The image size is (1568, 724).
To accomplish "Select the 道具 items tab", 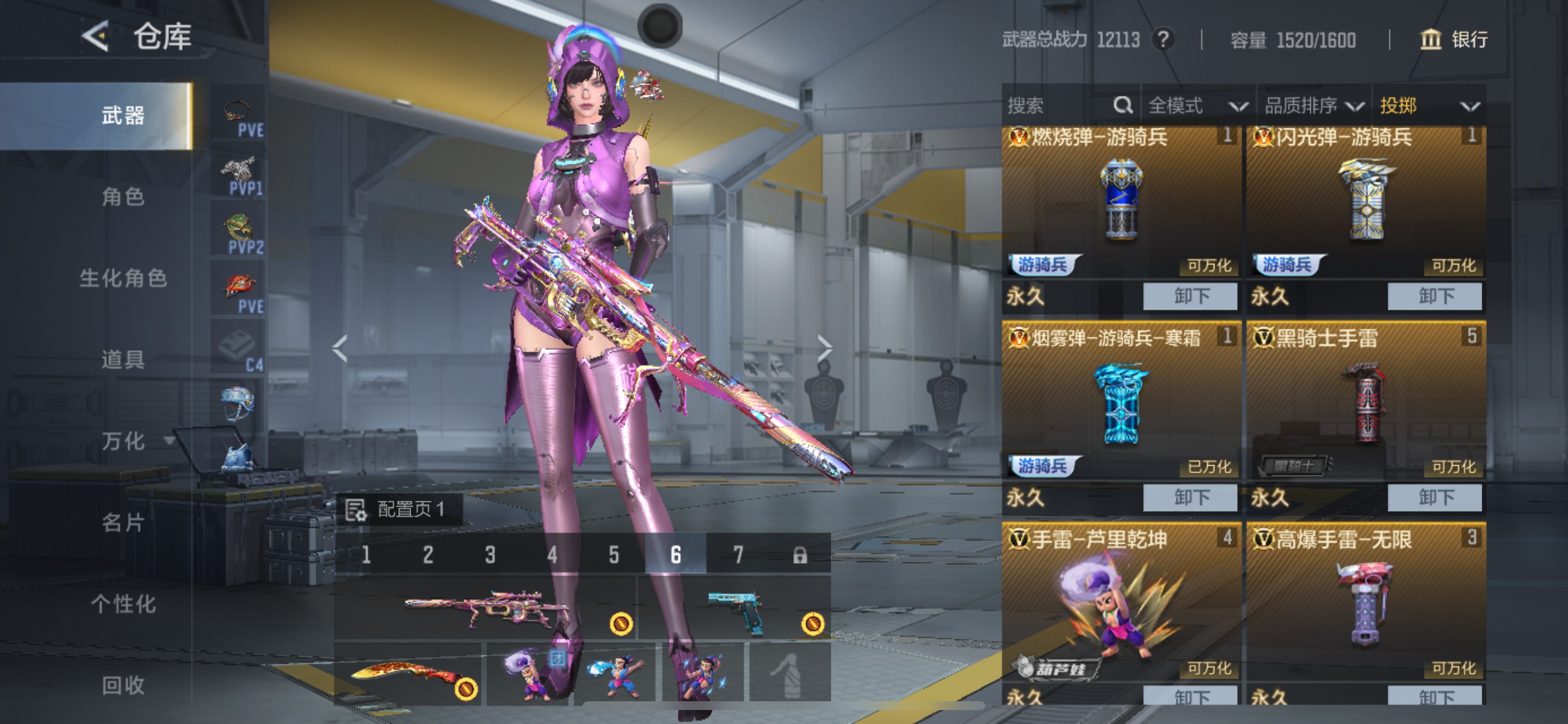I will (123, 360).
